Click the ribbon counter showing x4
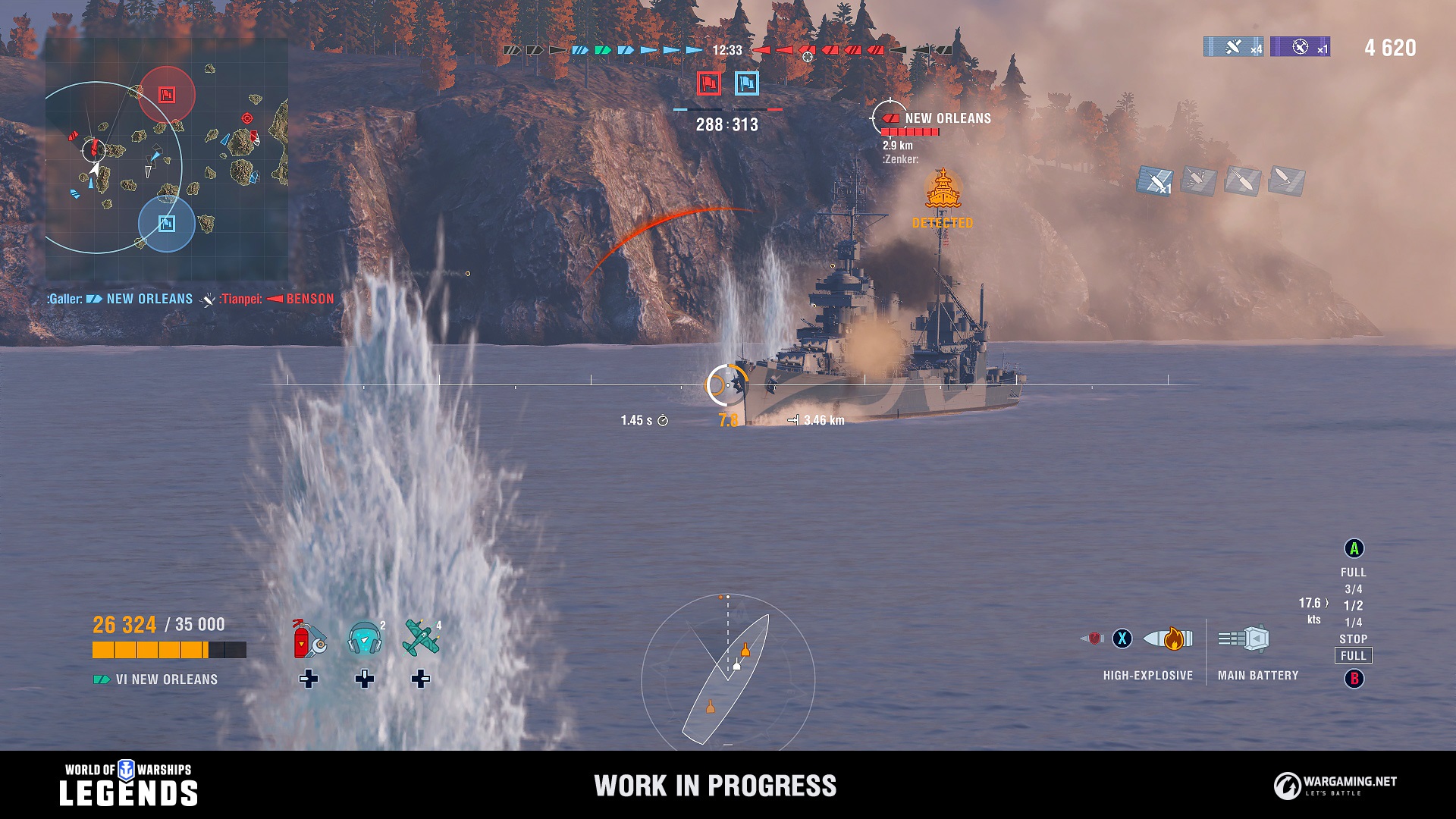 (1233, 47)
